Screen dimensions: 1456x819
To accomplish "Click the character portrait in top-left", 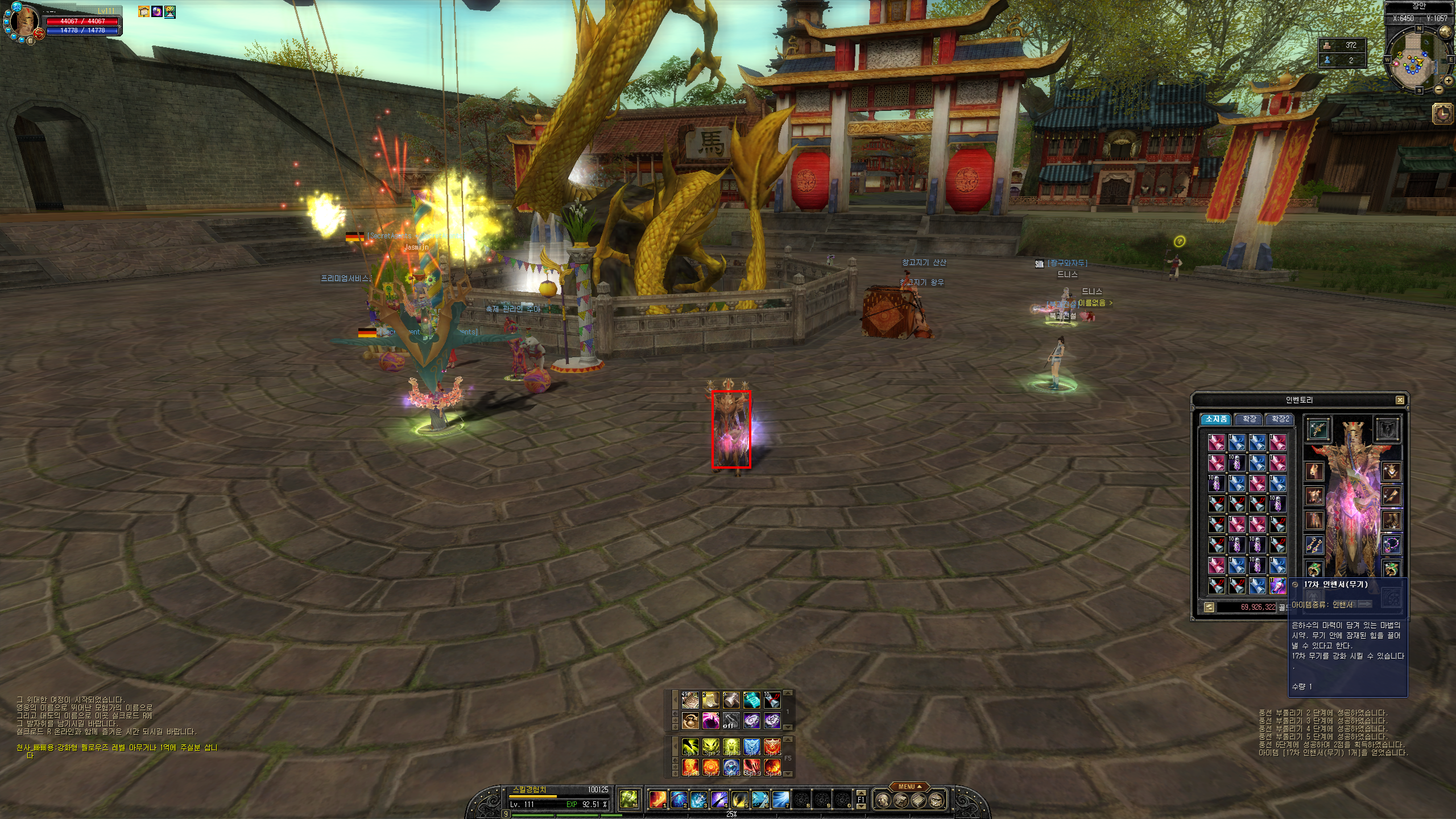I will pos(24,22).
